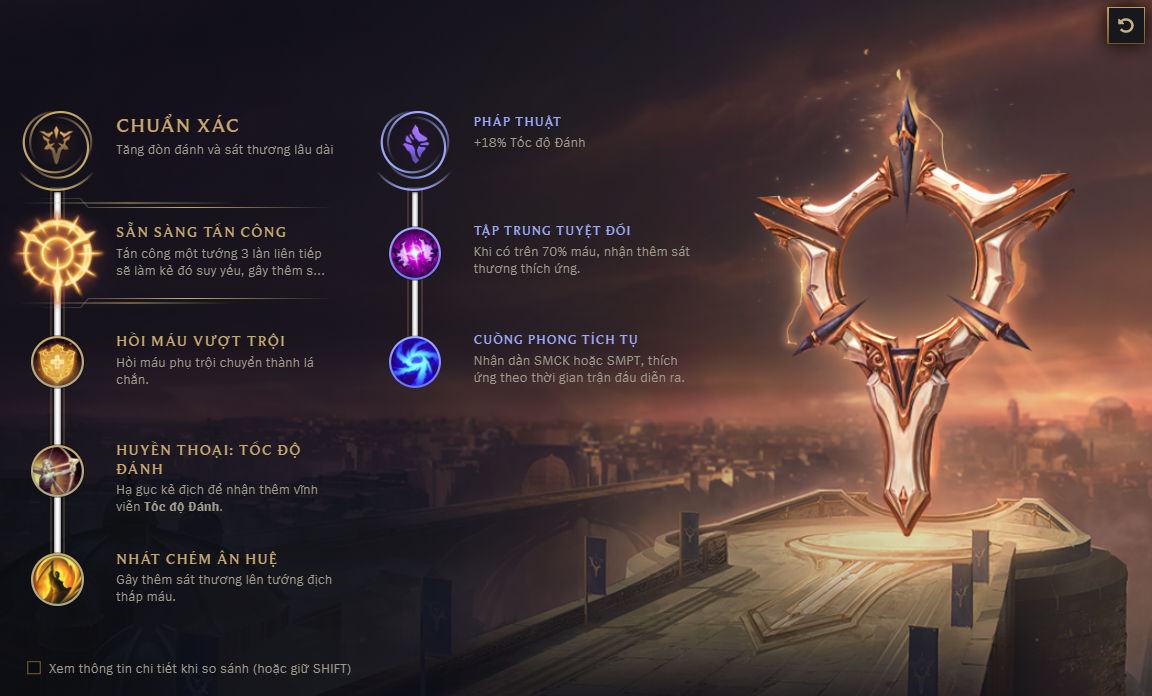Select the Hồi Máu Vượt Trội rune
Image resolution: width=1152 pixels, height=696 pixels.
(57, 361)
